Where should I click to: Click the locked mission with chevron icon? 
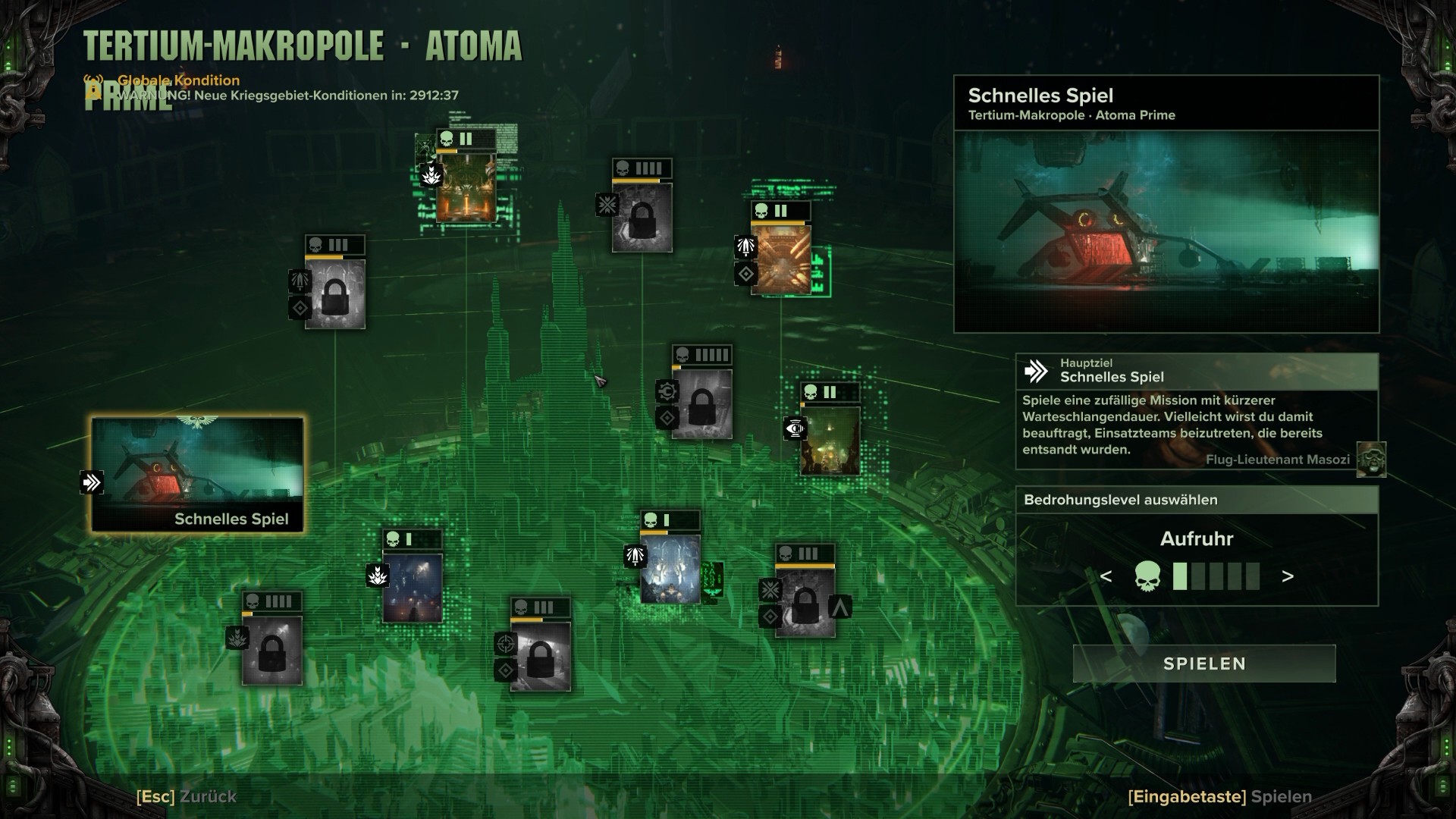[x=805, y=602]
